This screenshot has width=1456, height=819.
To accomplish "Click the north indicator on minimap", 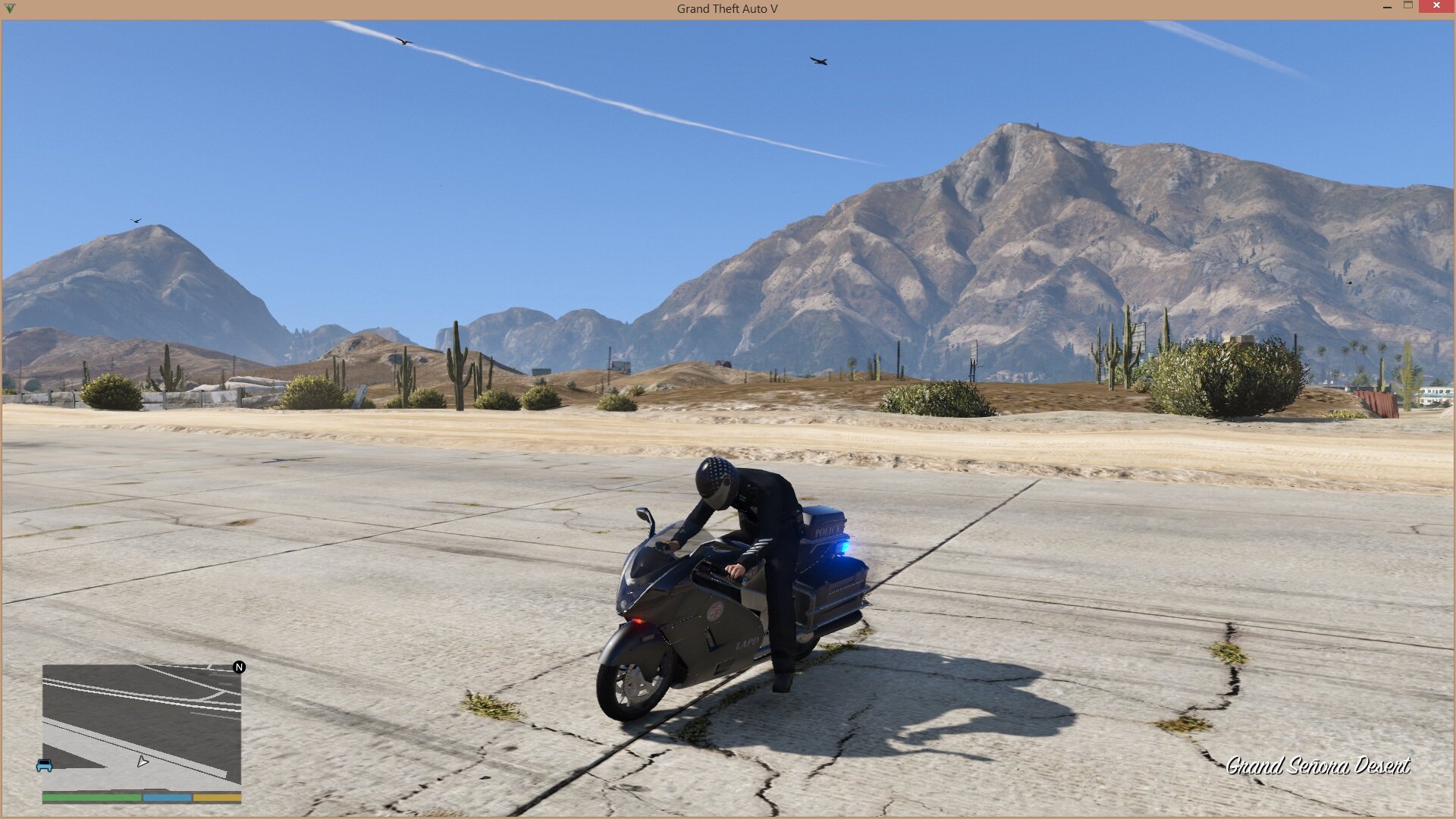I will tap(239, 667).
